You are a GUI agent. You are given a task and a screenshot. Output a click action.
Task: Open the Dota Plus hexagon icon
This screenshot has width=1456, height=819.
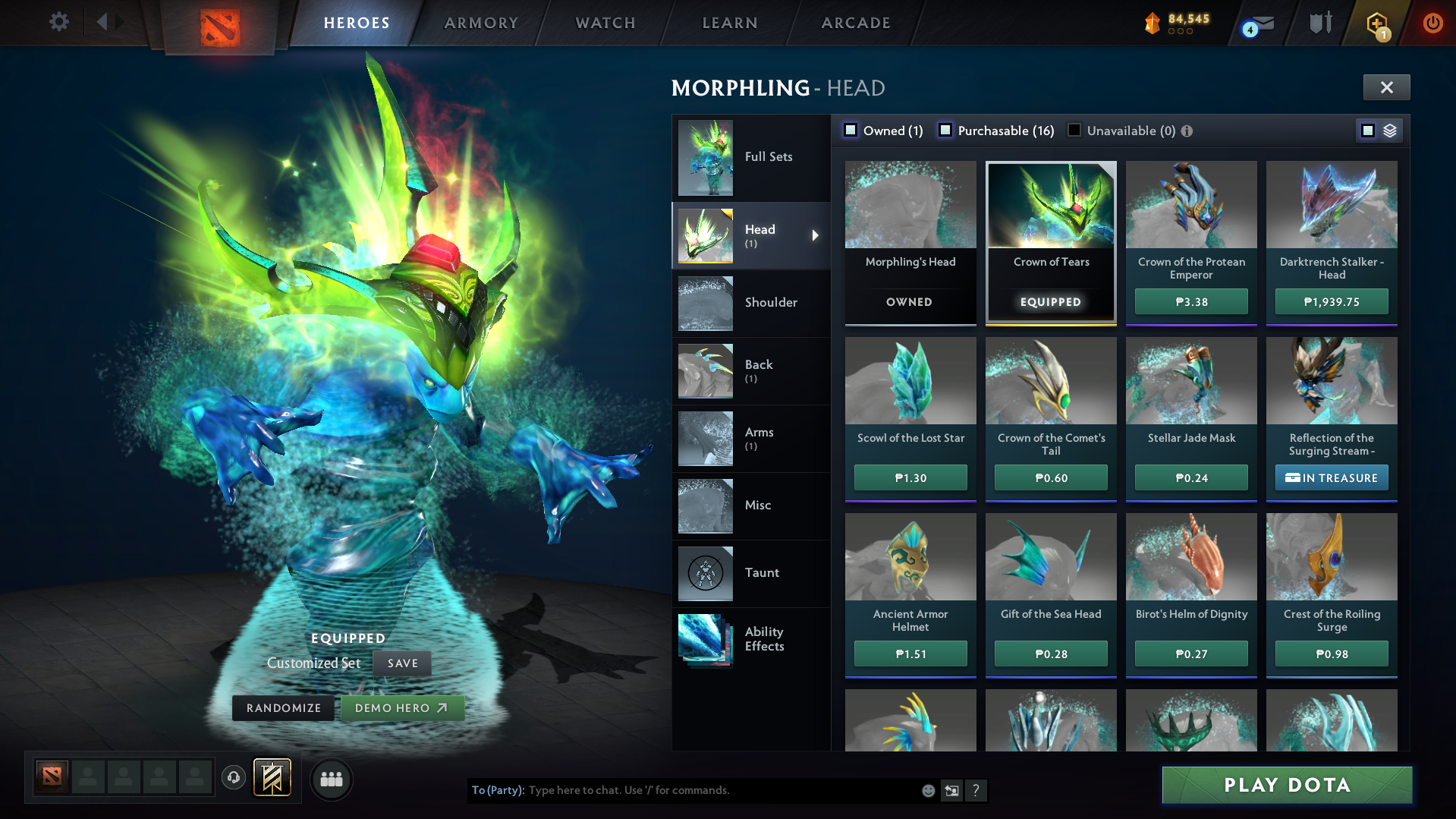click(1376, 23)
